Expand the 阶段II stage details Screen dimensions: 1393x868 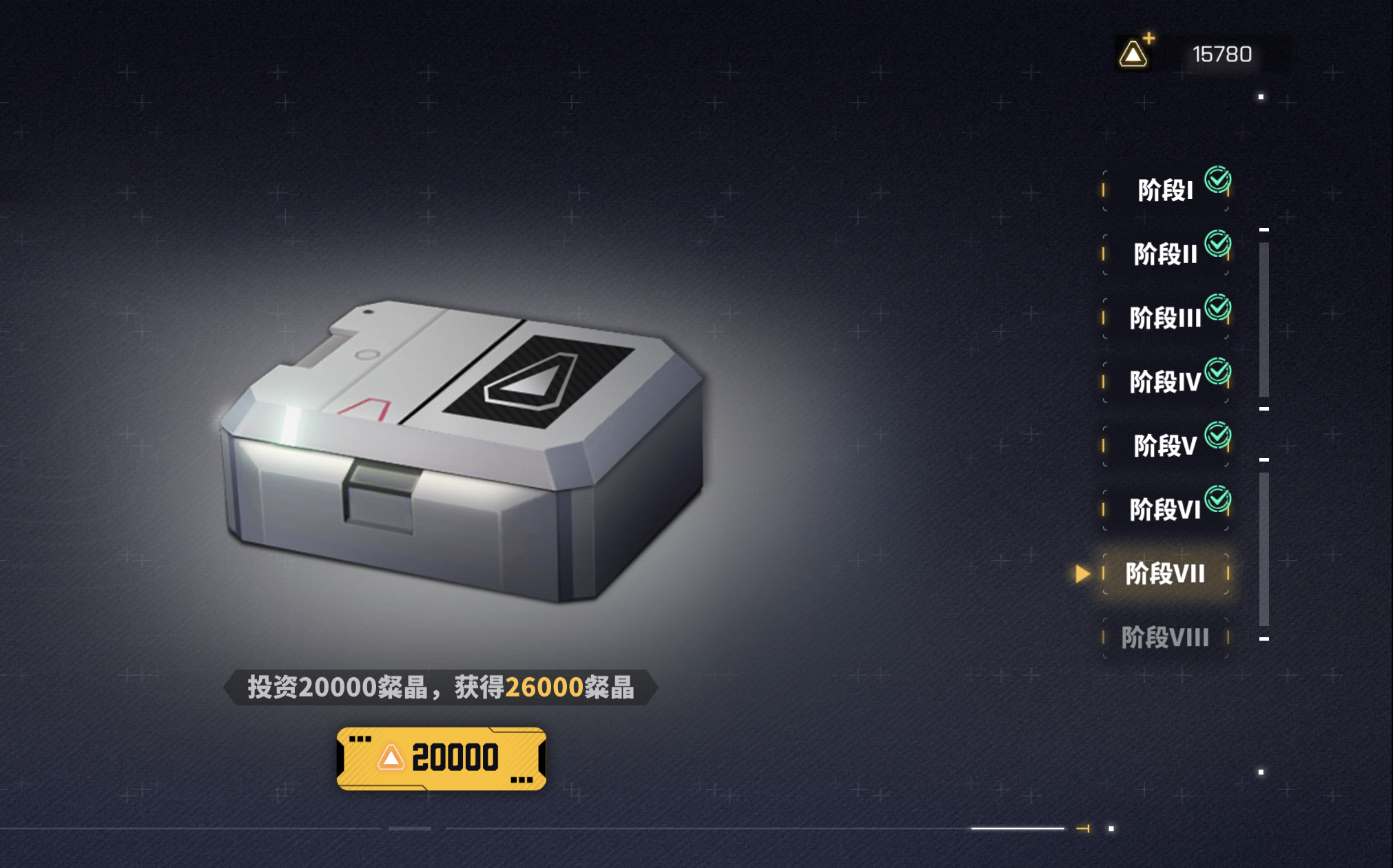(1164, 252)
